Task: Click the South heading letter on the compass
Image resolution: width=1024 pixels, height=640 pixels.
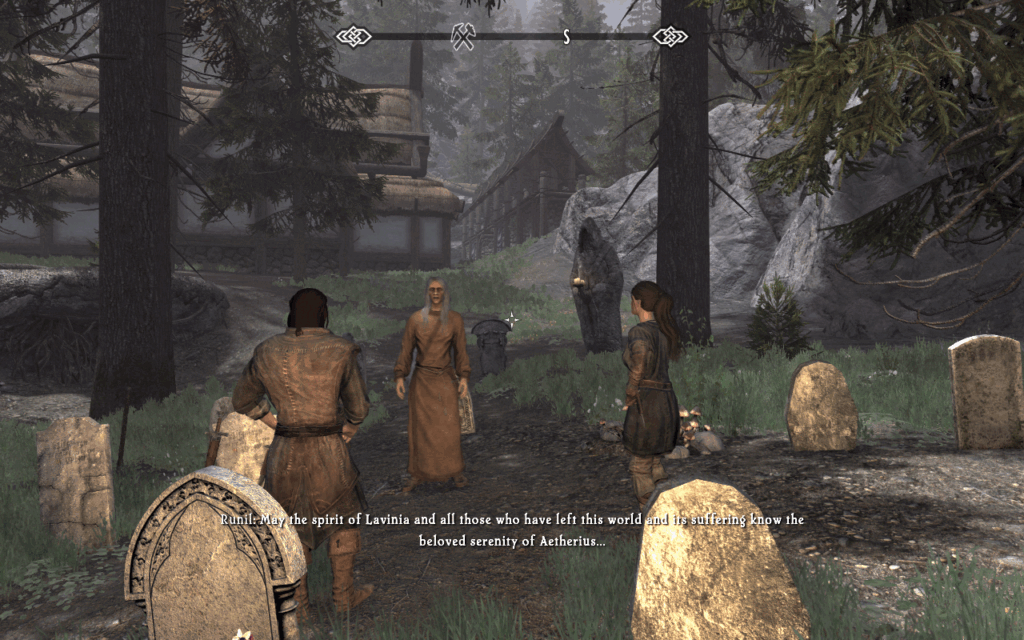Action: tap(566, 37)
